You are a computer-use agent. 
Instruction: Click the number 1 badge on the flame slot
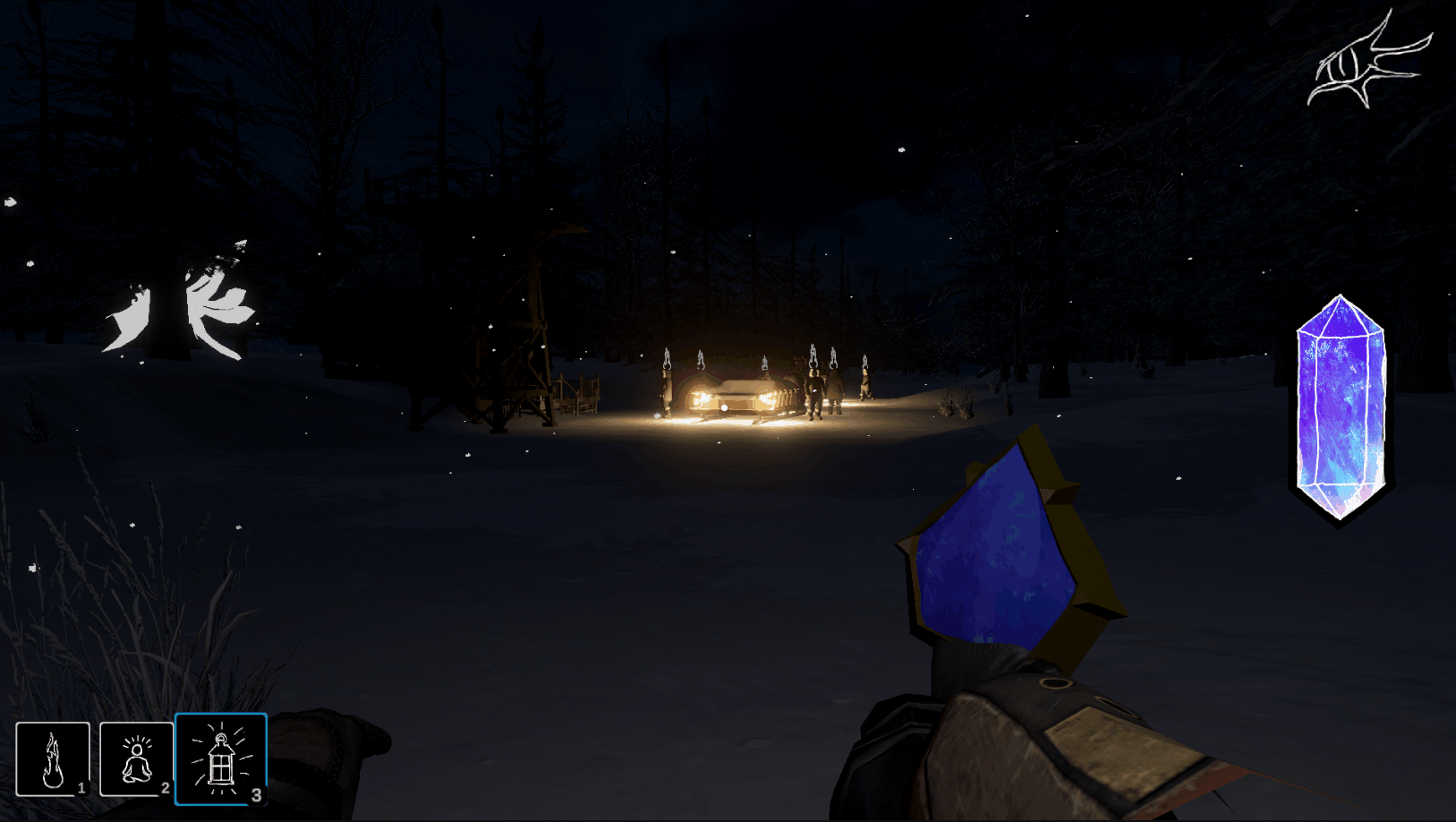(81, 790)
